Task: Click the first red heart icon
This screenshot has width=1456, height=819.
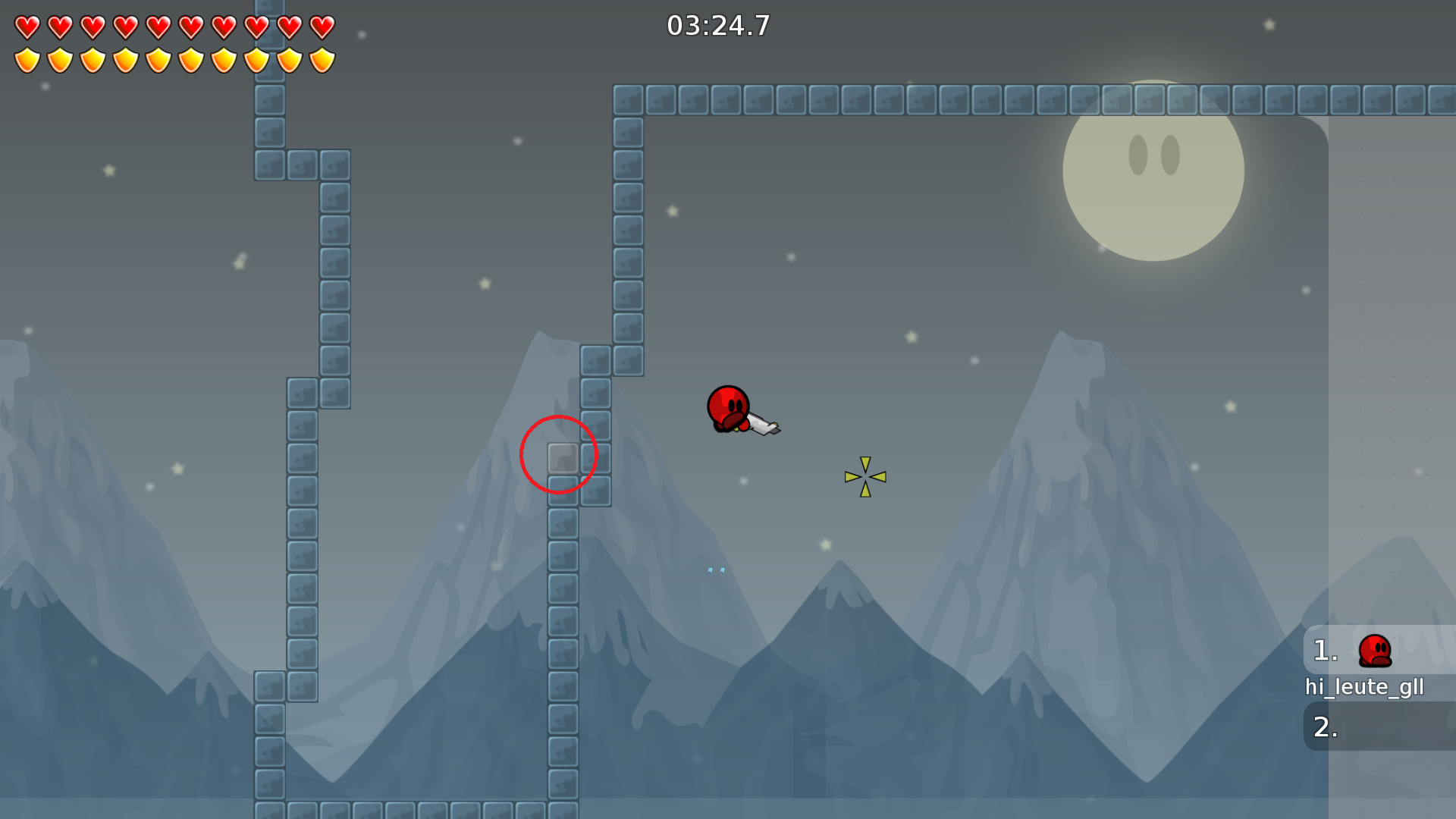Action: pyautogui.click(x=27, y=25)
